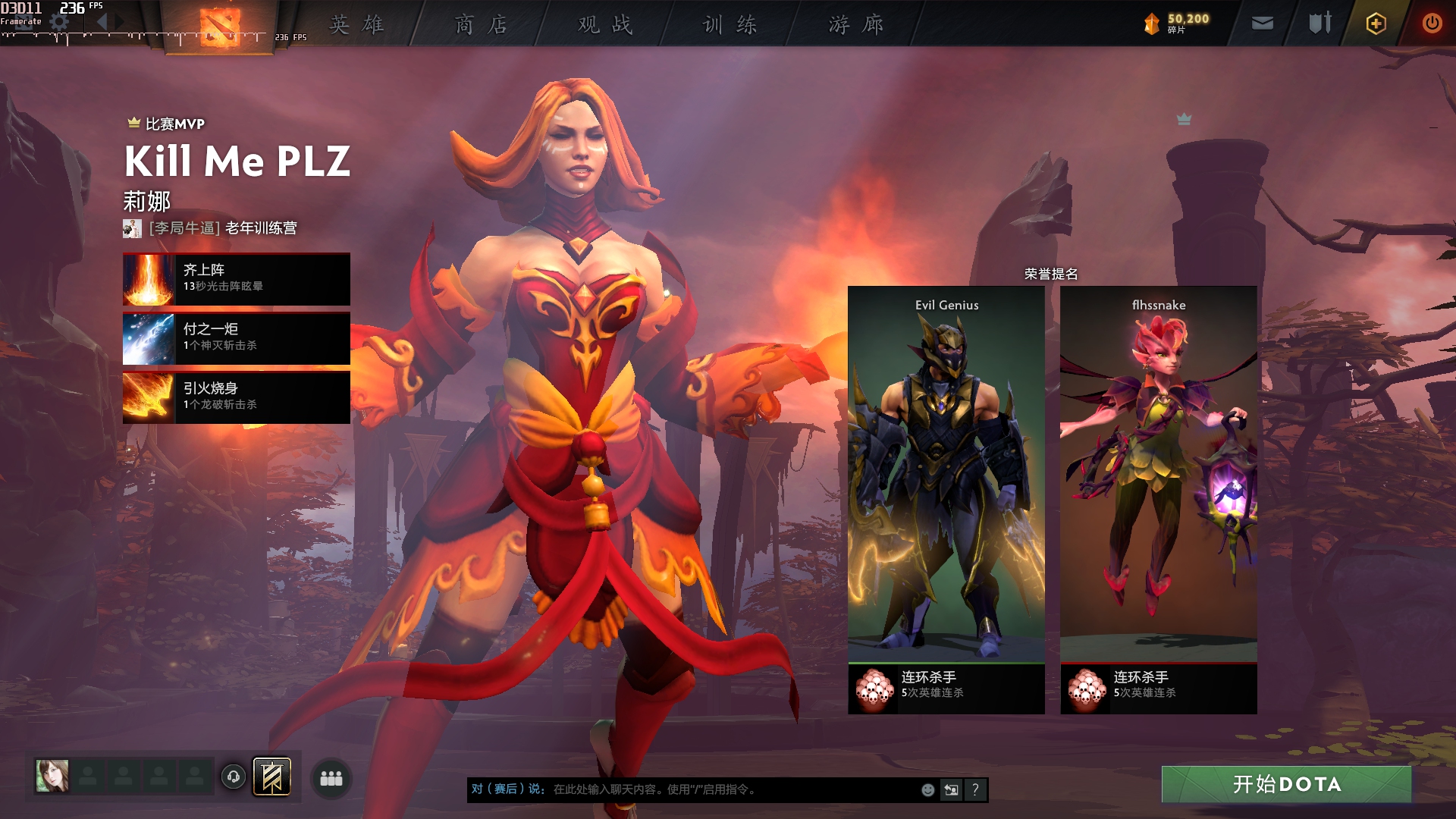The image size is (1456, 819).
Task: Select flhssnake honor nomination card
Action: point(1158,485)
